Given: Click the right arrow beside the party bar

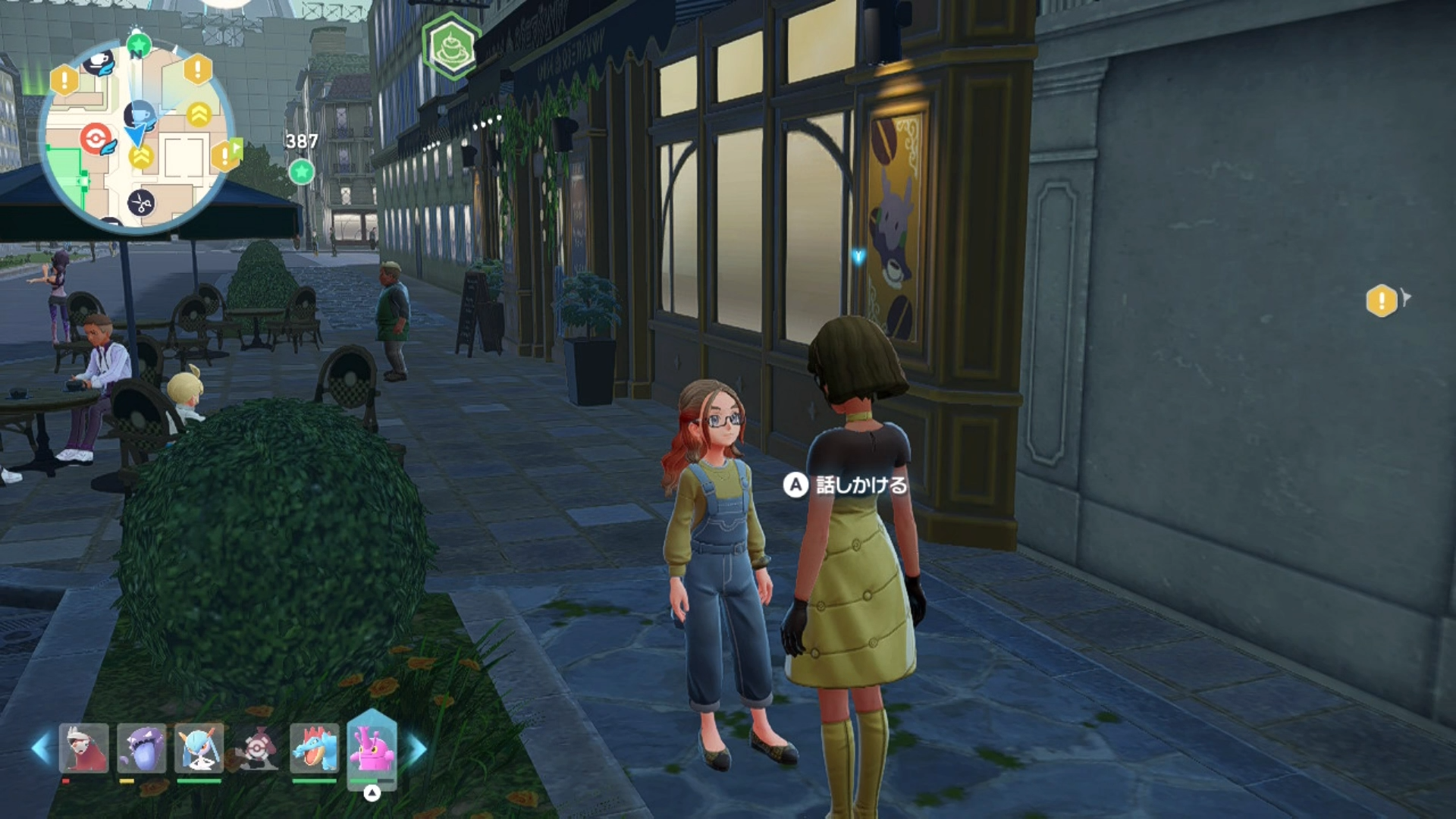Looking at the screenshot, I should pyautogui.click(x=417, y=748).
